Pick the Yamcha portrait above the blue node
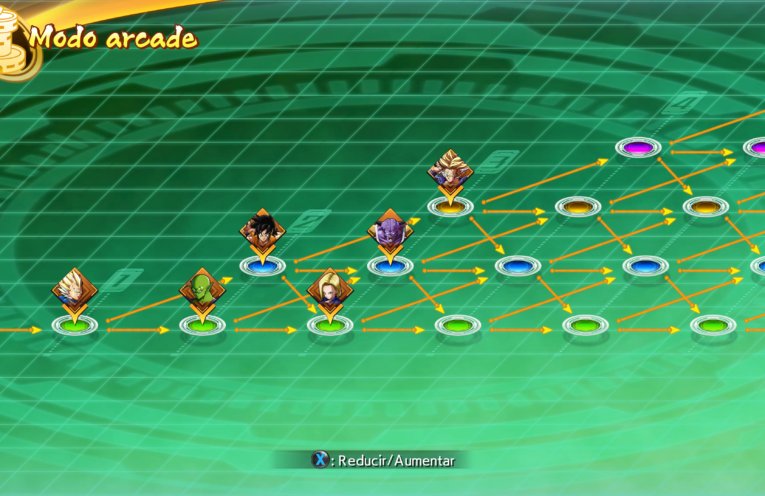The width and height of the screenshot is (765, 496). [262, 230]
